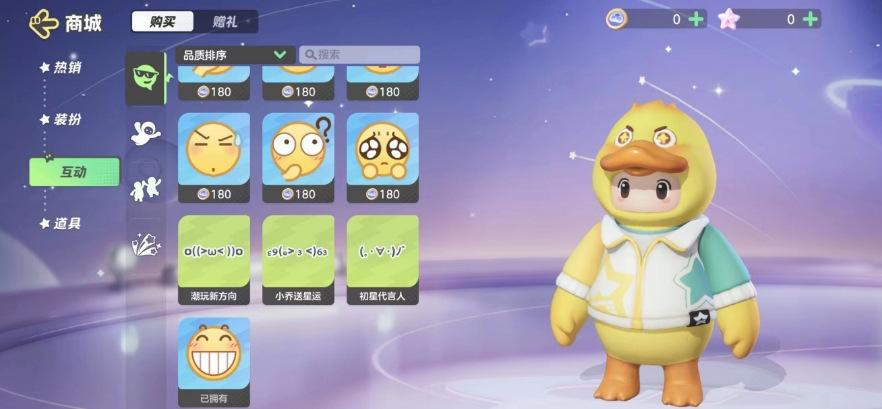Choose the question mark thinking emoji

click(298, 157)
